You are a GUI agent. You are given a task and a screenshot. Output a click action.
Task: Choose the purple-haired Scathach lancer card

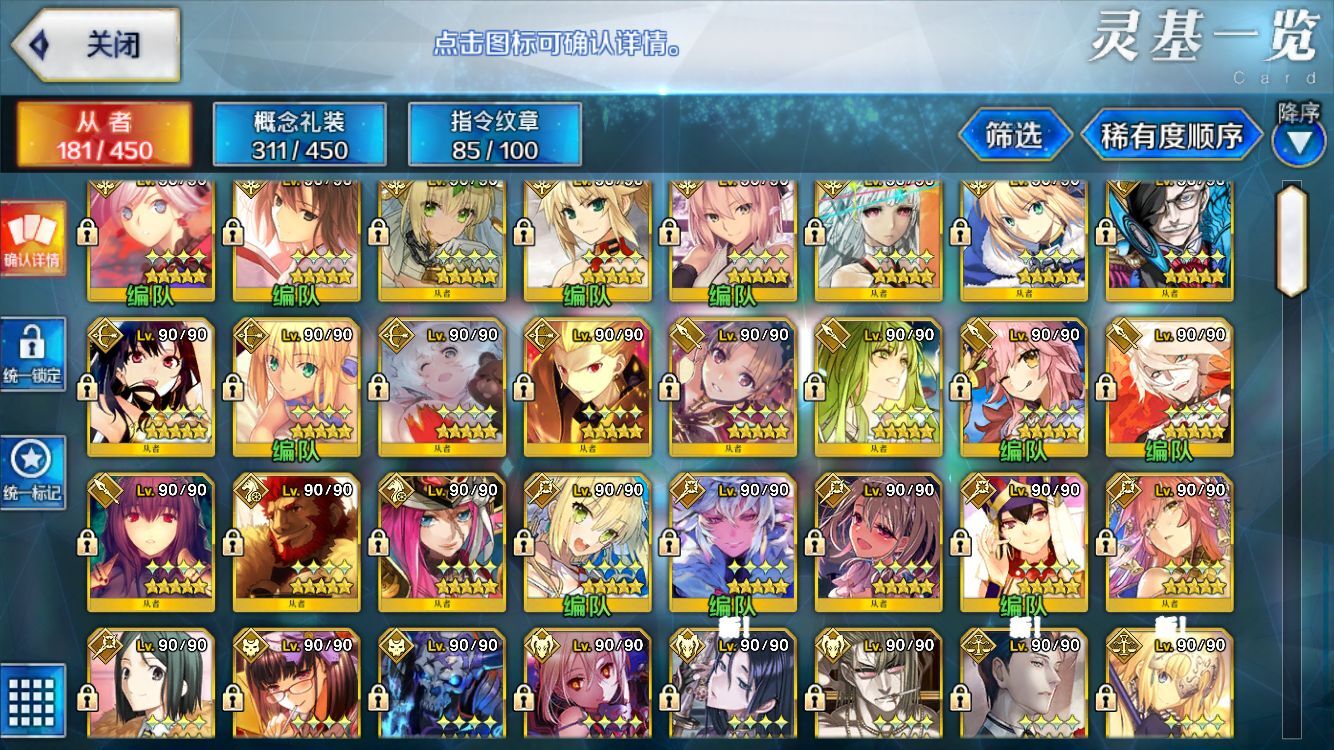click(151, 542)
